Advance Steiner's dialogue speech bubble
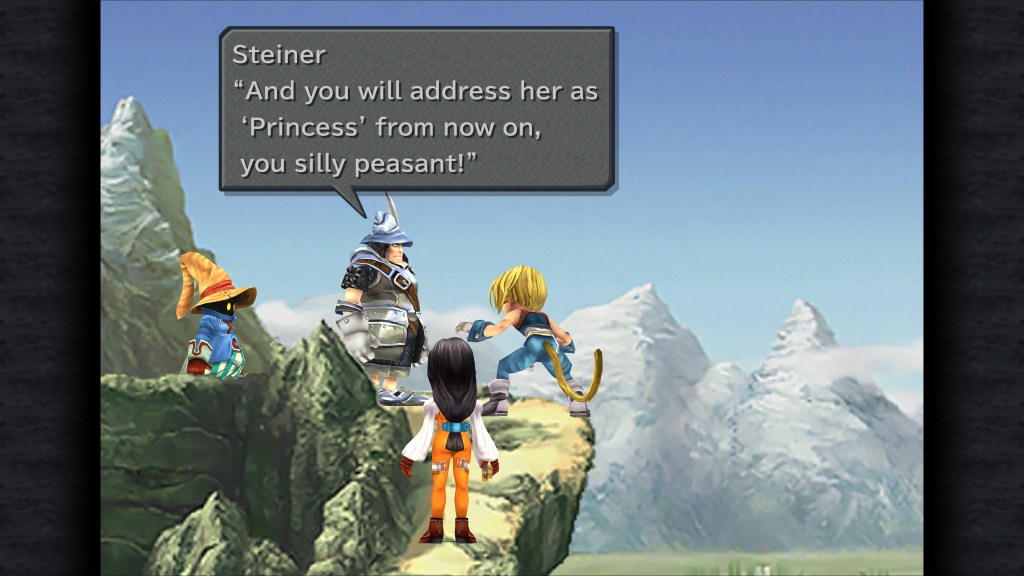This screenshot has height=576, width=1024. click(x=416, y=108)
